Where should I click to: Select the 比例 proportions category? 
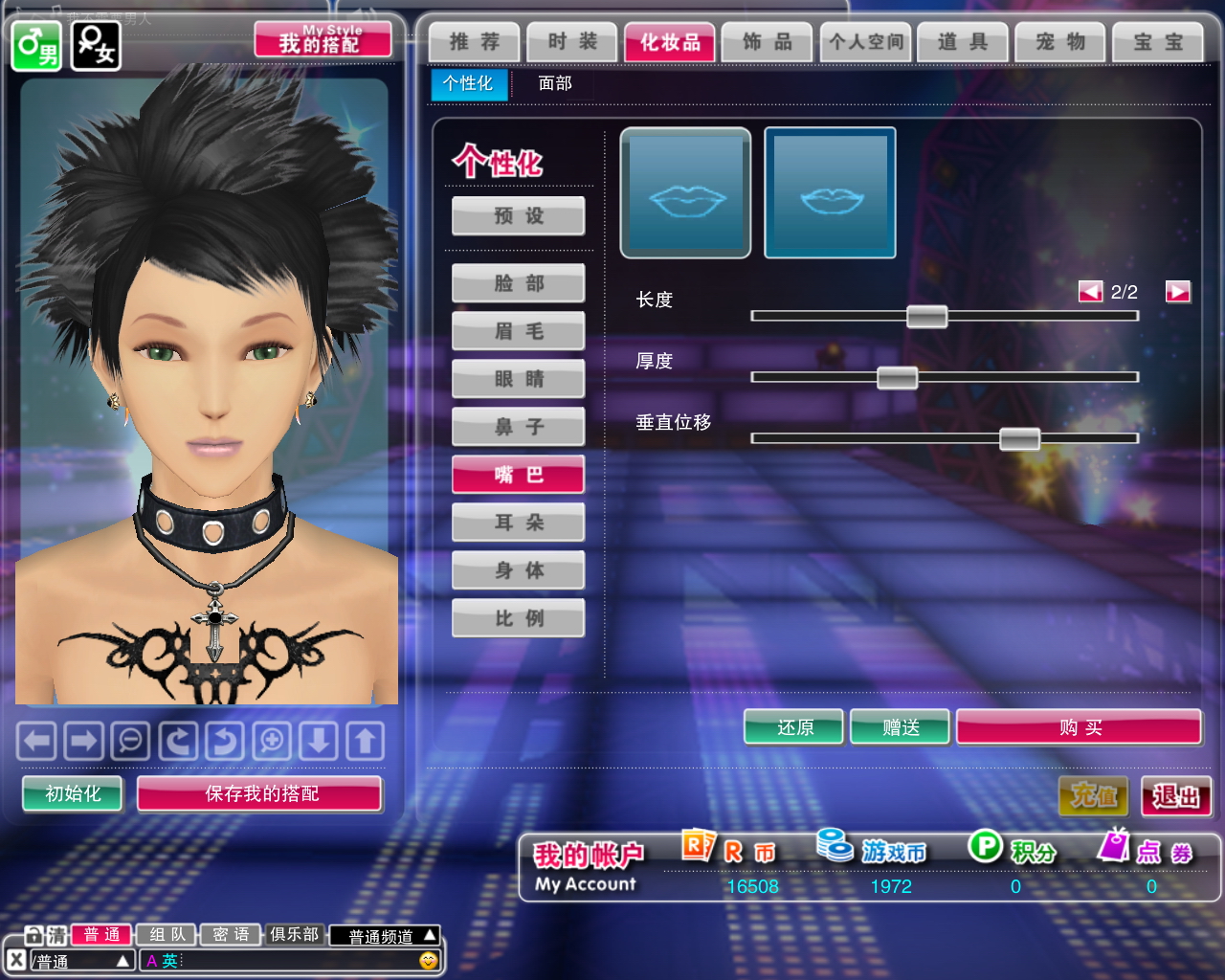pyautogui.click(x=519, y=618)
